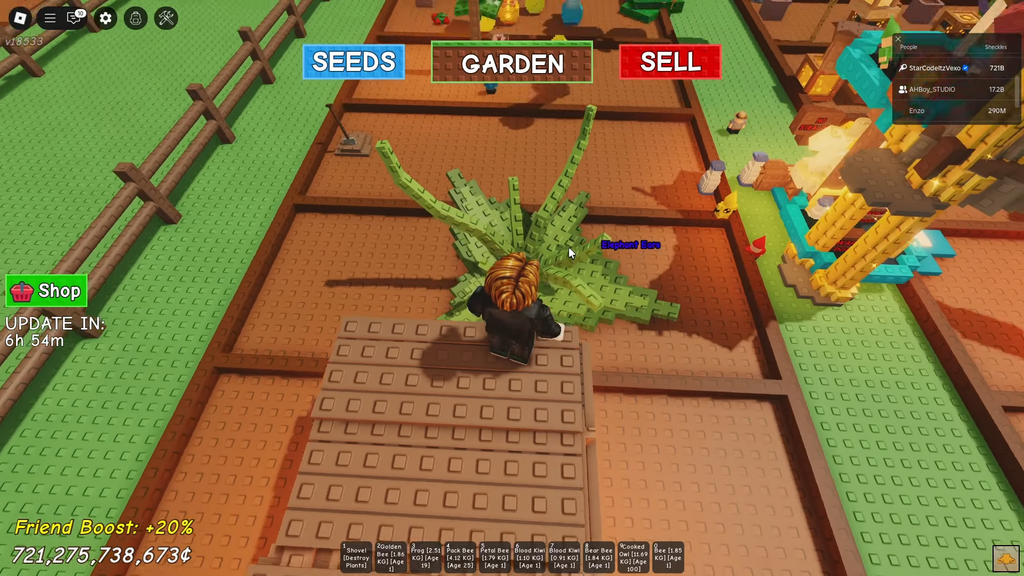
Task: Equip the Shovel hotbar slot
Action: (x=356, y=557)
